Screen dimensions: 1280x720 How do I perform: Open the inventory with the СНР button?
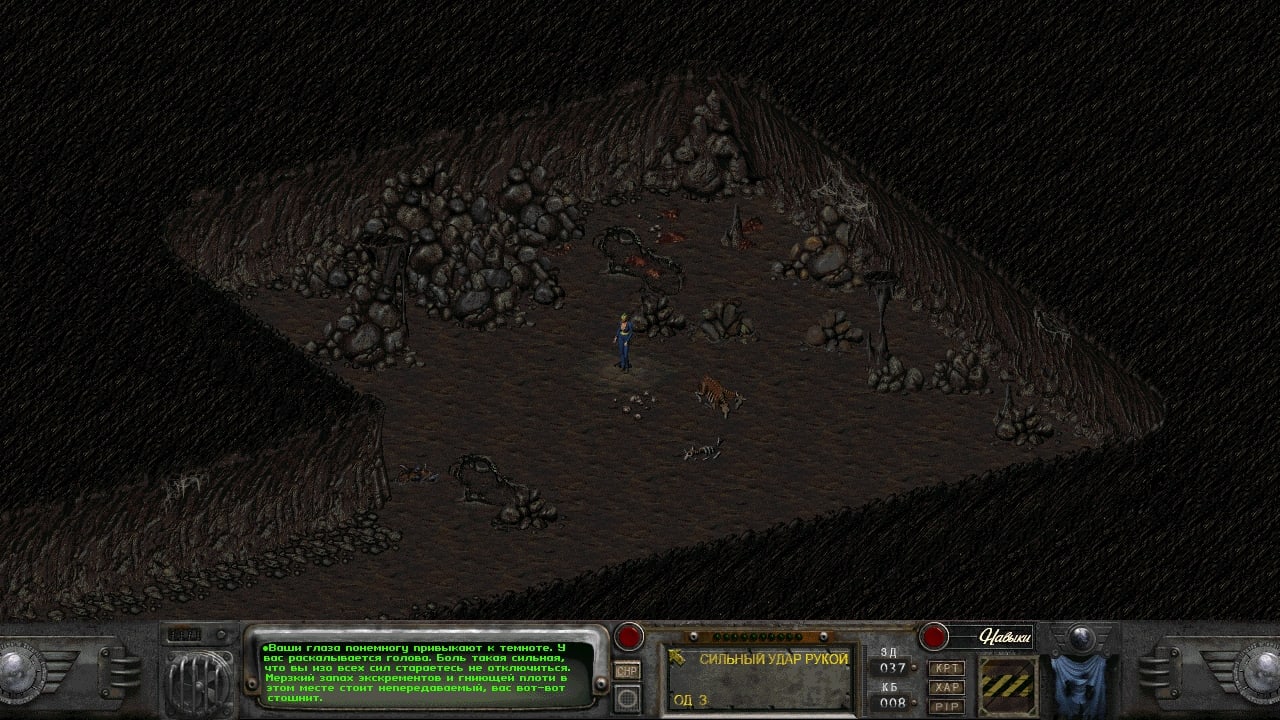(x=627, y=671)
